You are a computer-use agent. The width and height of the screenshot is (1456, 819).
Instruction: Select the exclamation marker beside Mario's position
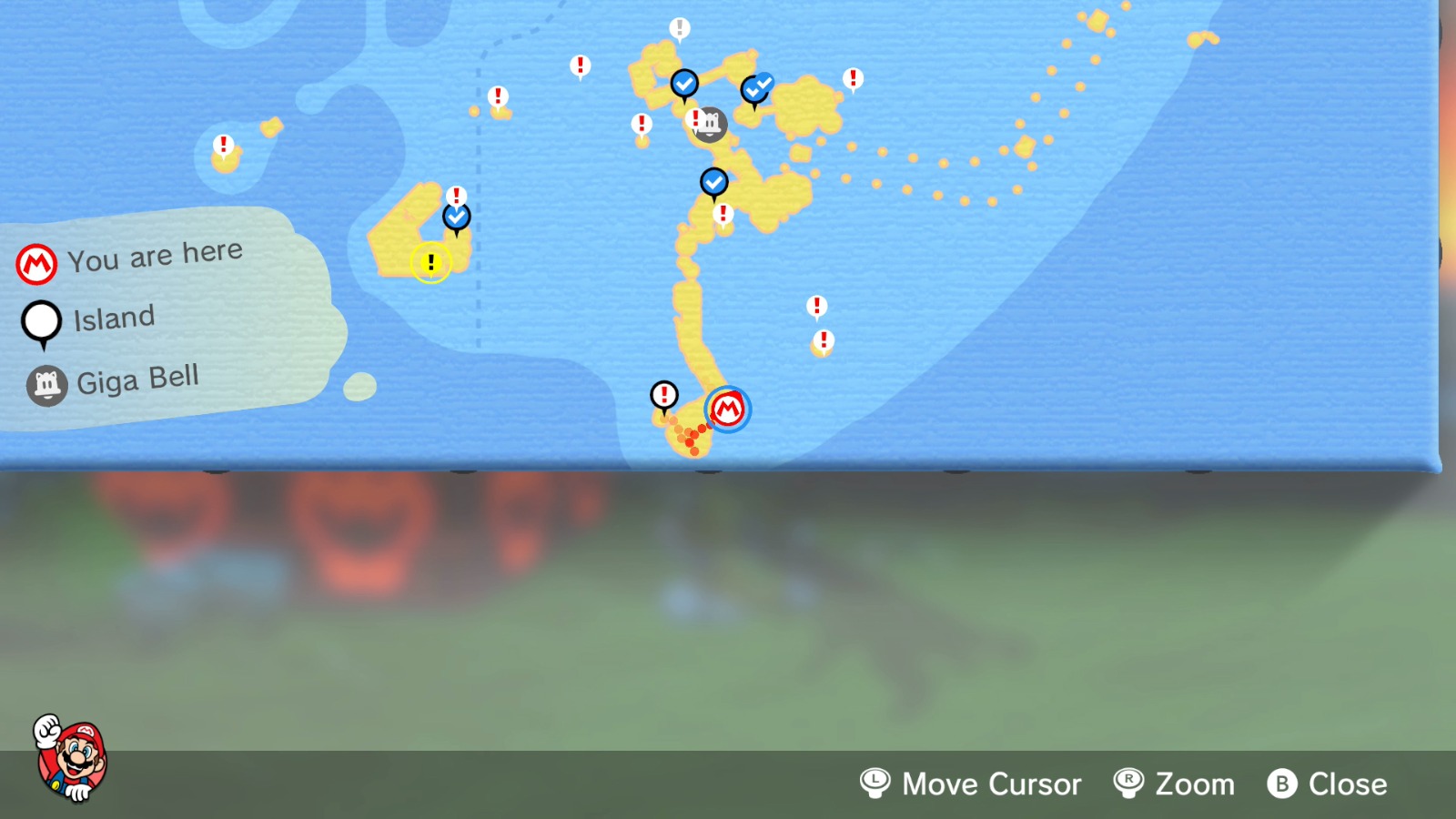pos(665,396)
